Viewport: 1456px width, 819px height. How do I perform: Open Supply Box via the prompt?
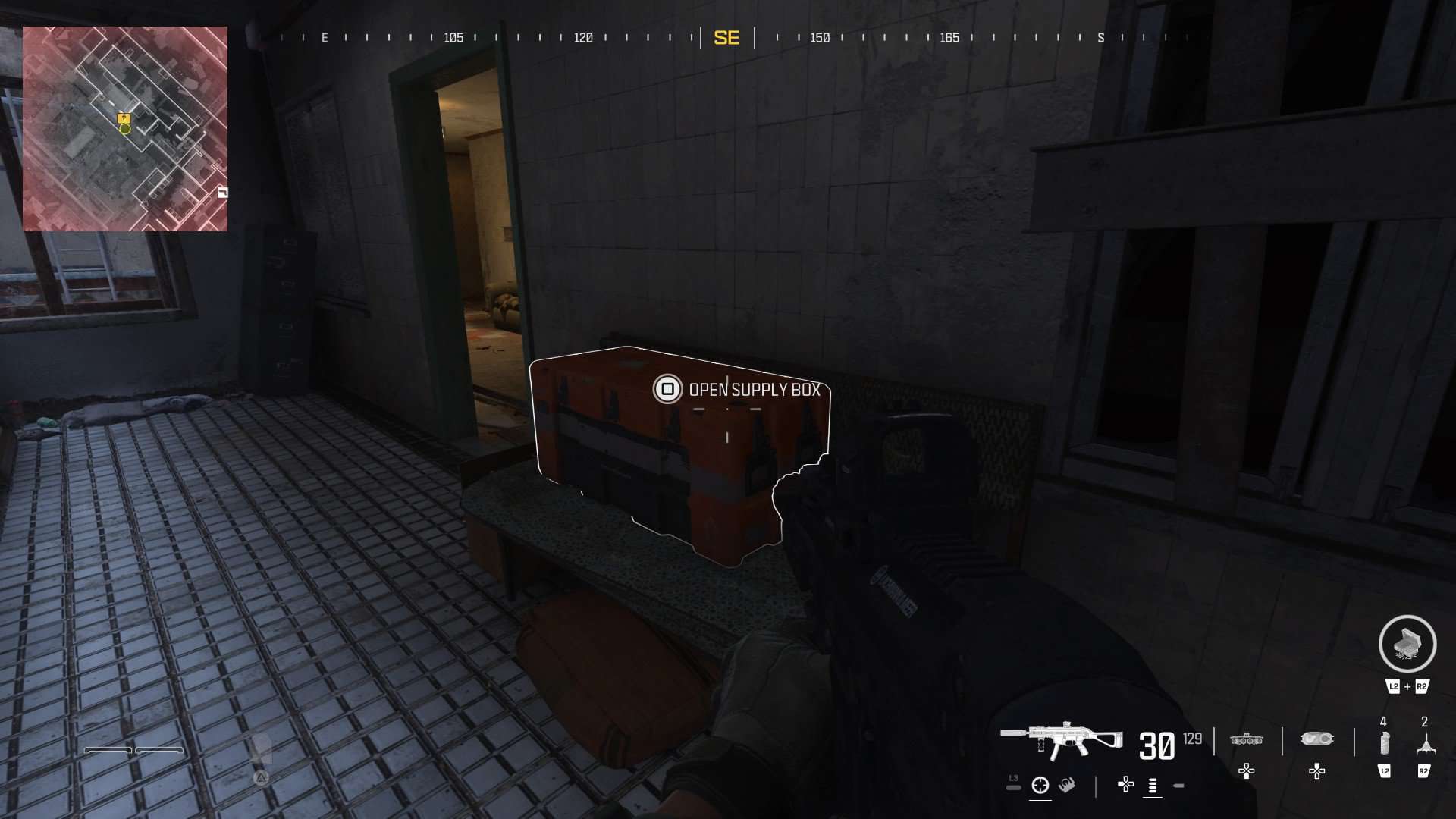pyautogui.click(x=754, y=389)
